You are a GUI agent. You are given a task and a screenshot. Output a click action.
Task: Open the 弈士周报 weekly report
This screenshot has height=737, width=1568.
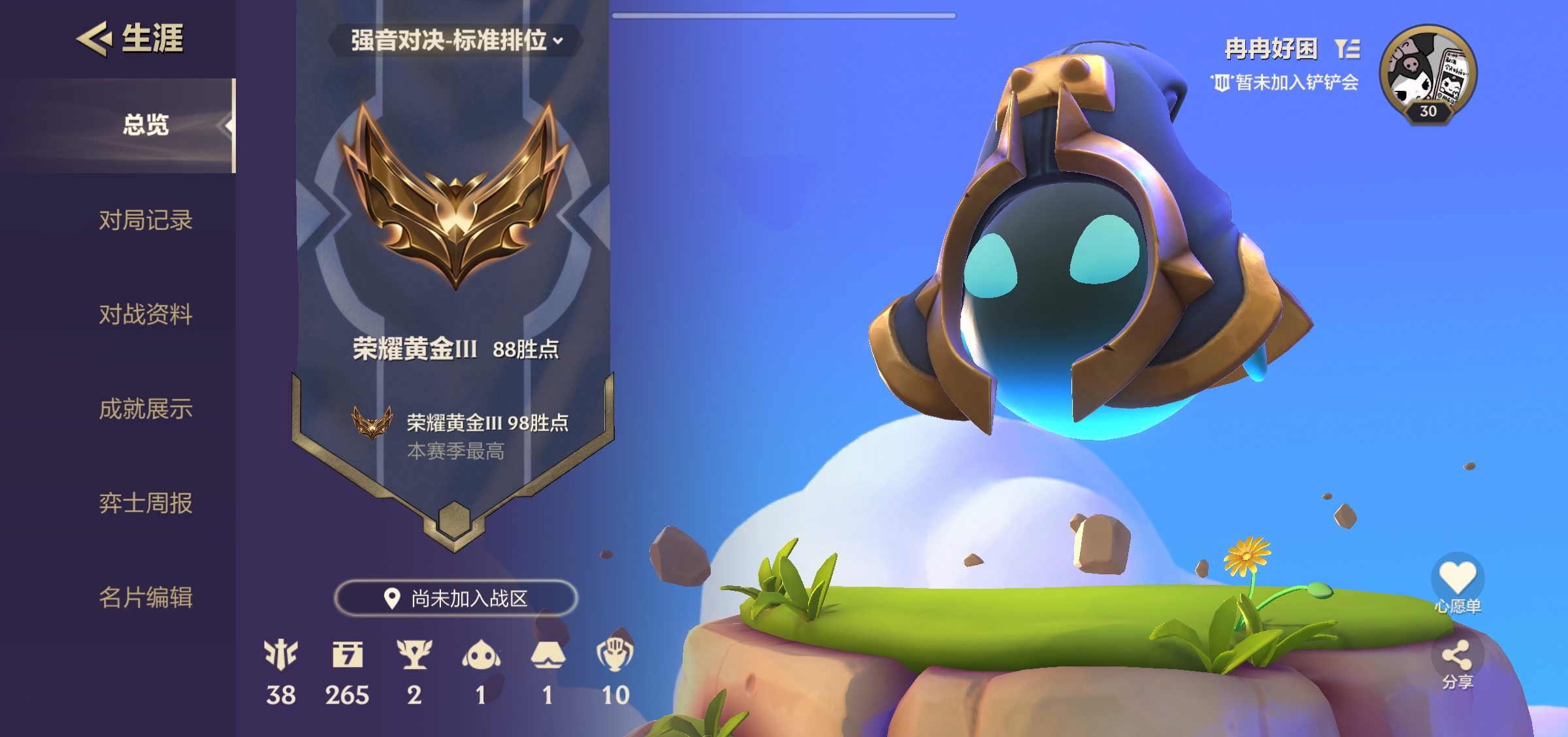point(146,503)
